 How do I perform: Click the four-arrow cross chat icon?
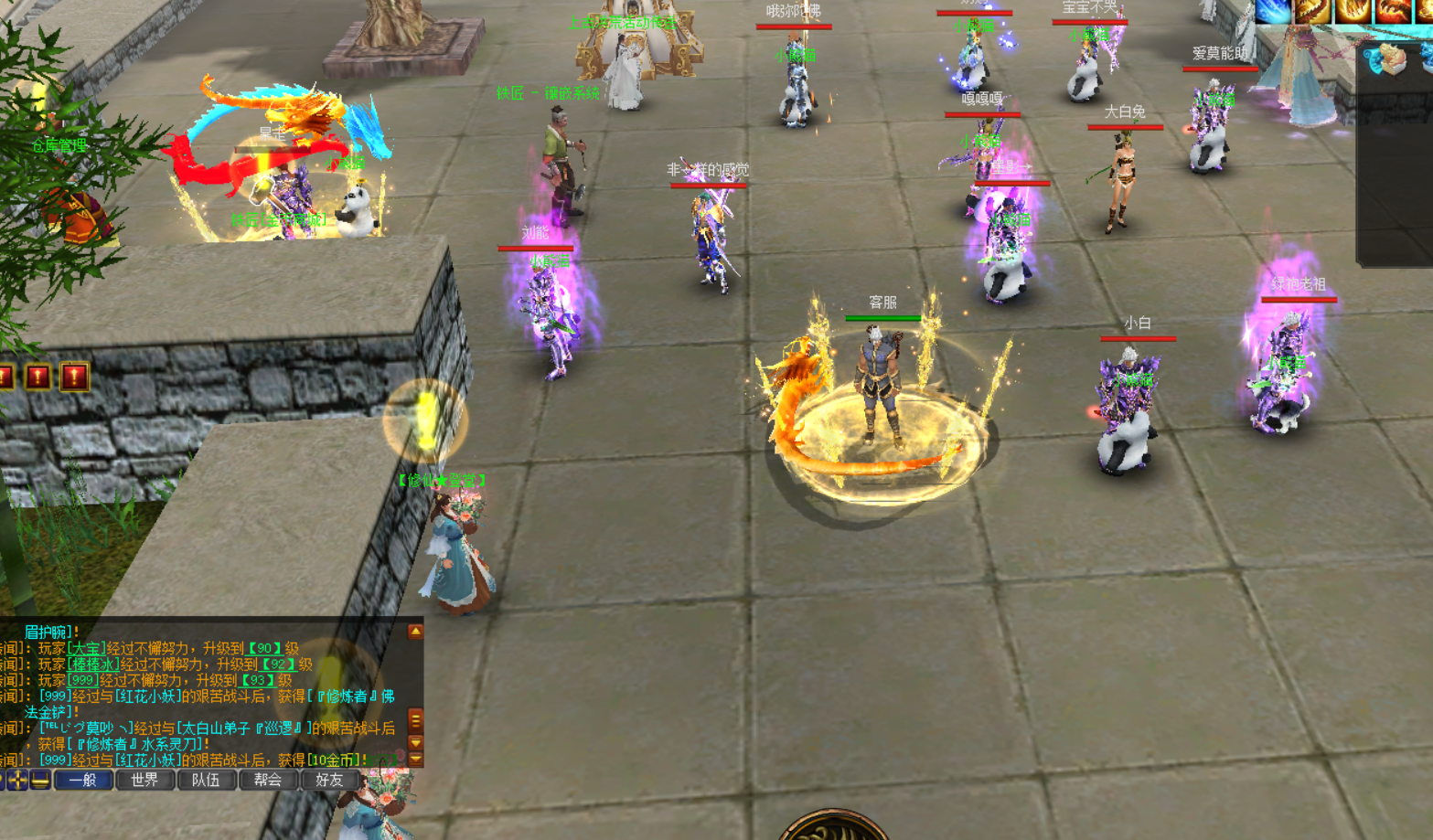coord(17,780)
